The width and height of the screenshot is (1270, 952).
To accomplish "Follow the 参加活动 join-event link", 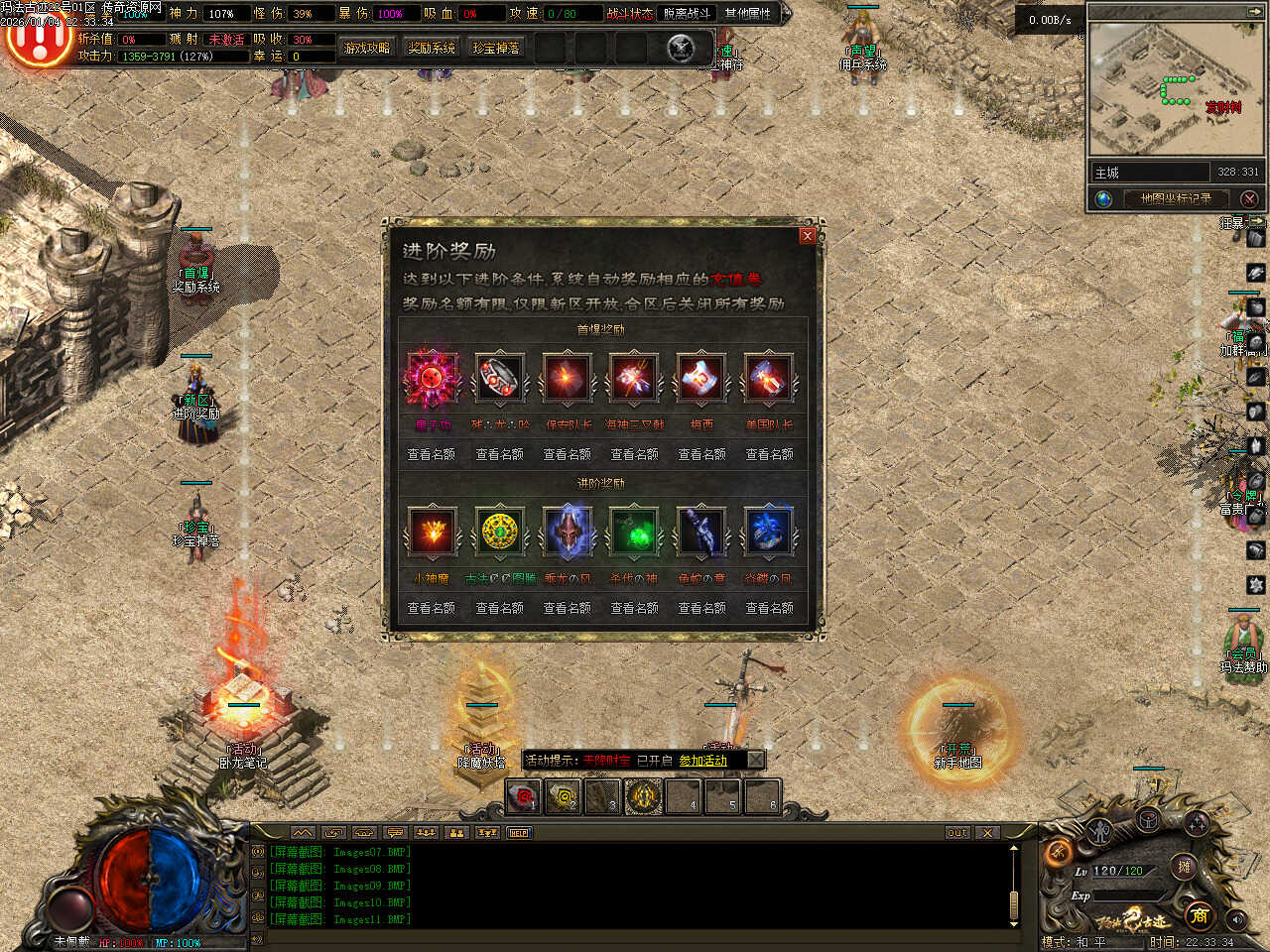I will pos(702,761).
